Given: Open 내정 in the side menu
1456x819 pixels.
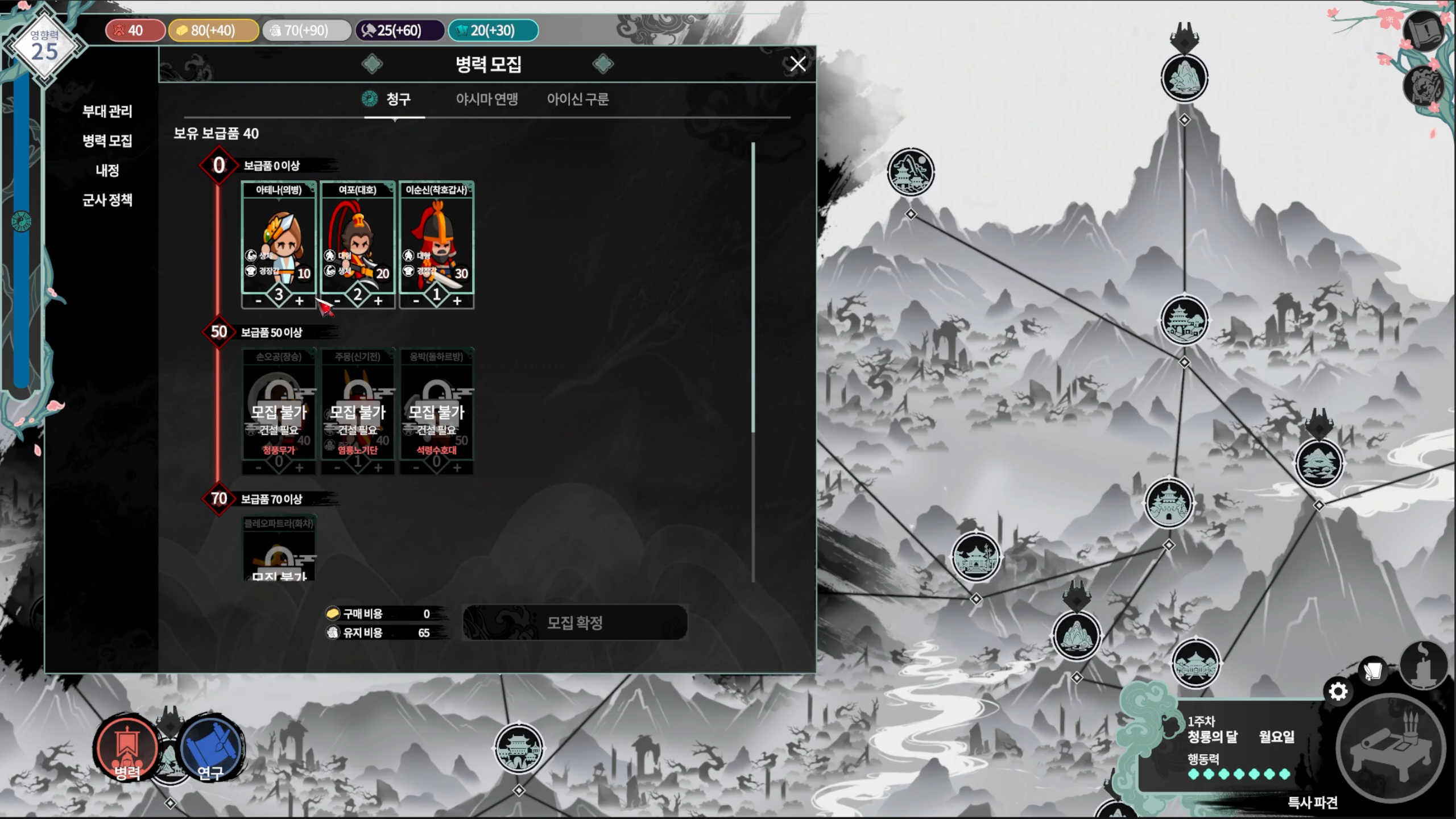Looking at the screenshot, I should point(107,171).
